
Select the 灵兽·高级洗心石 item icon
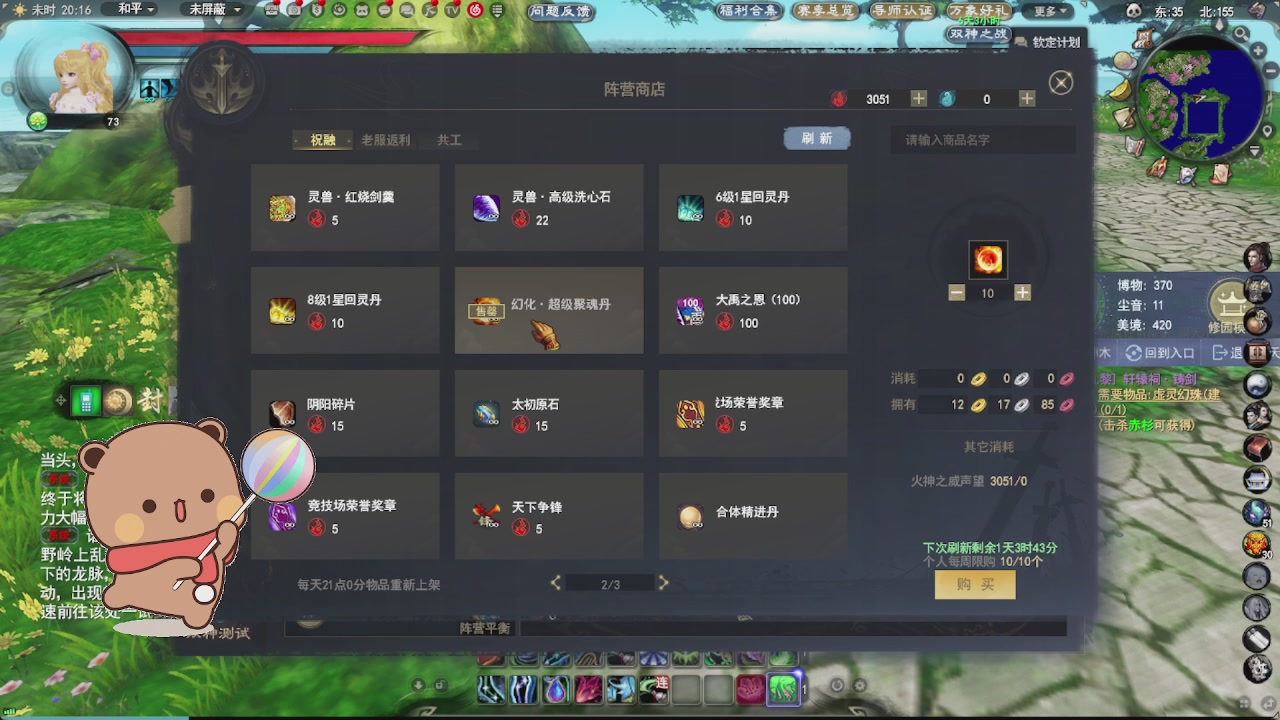pyautogui.click(x=487, y=207)
